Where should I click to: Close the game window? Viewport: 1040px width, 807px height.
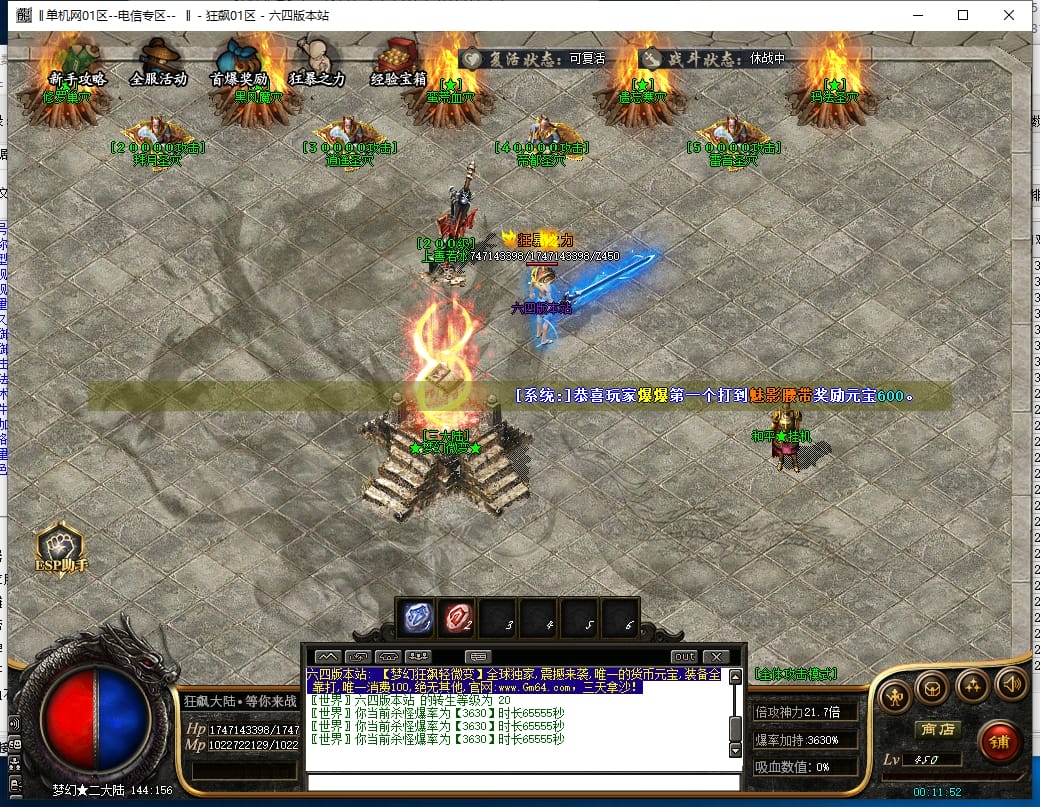click(x=1009, y=15)
